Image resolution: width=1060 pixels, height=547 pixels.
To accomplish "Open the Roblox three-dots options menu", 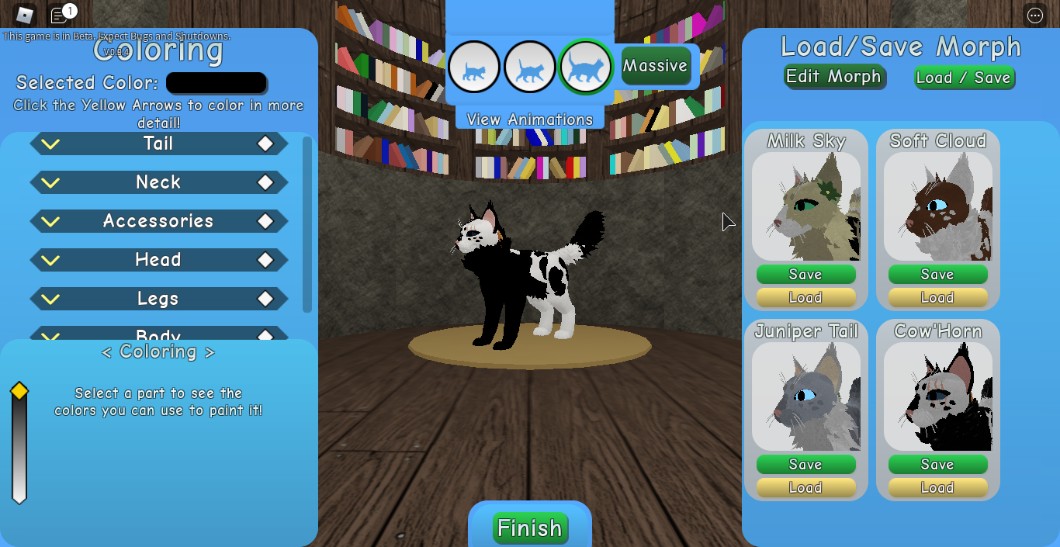I will 1034,15.
